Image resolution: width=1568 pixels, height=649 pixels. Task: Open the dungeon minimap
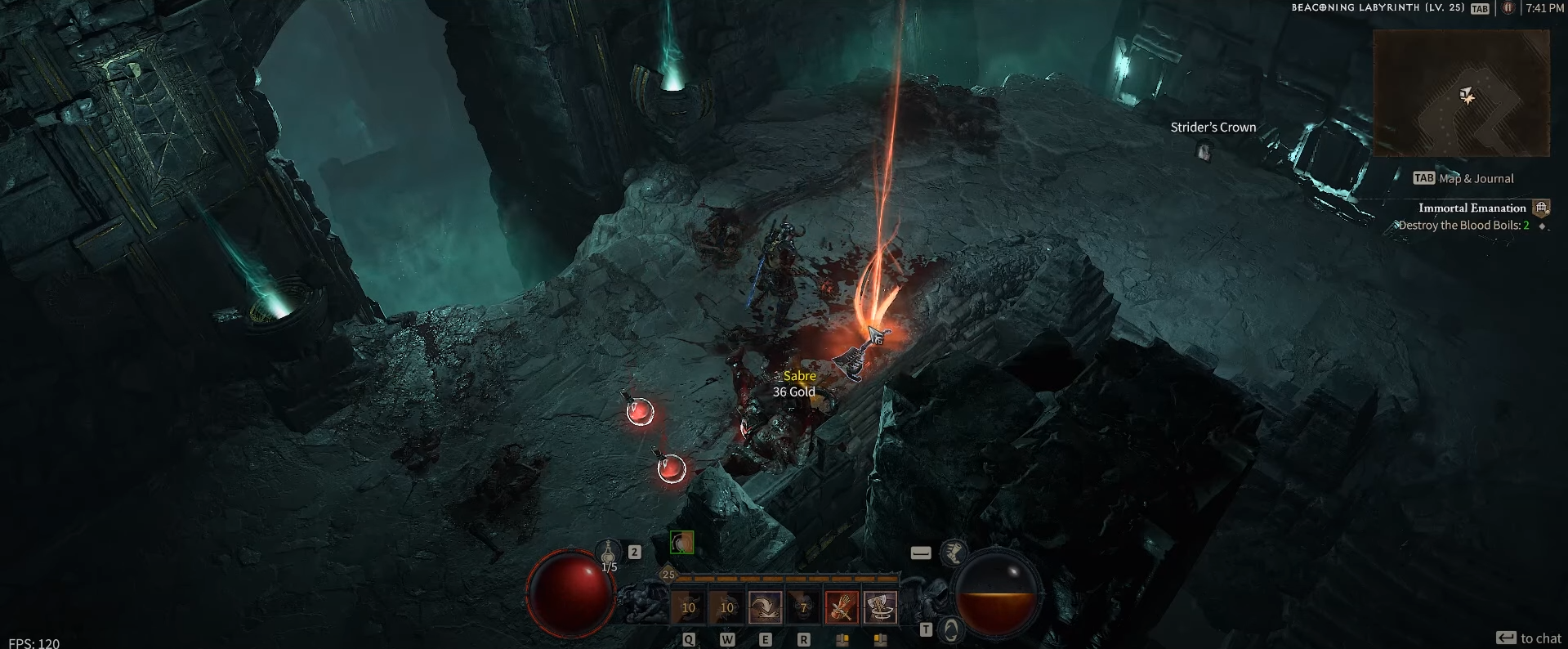(1461, 93)
